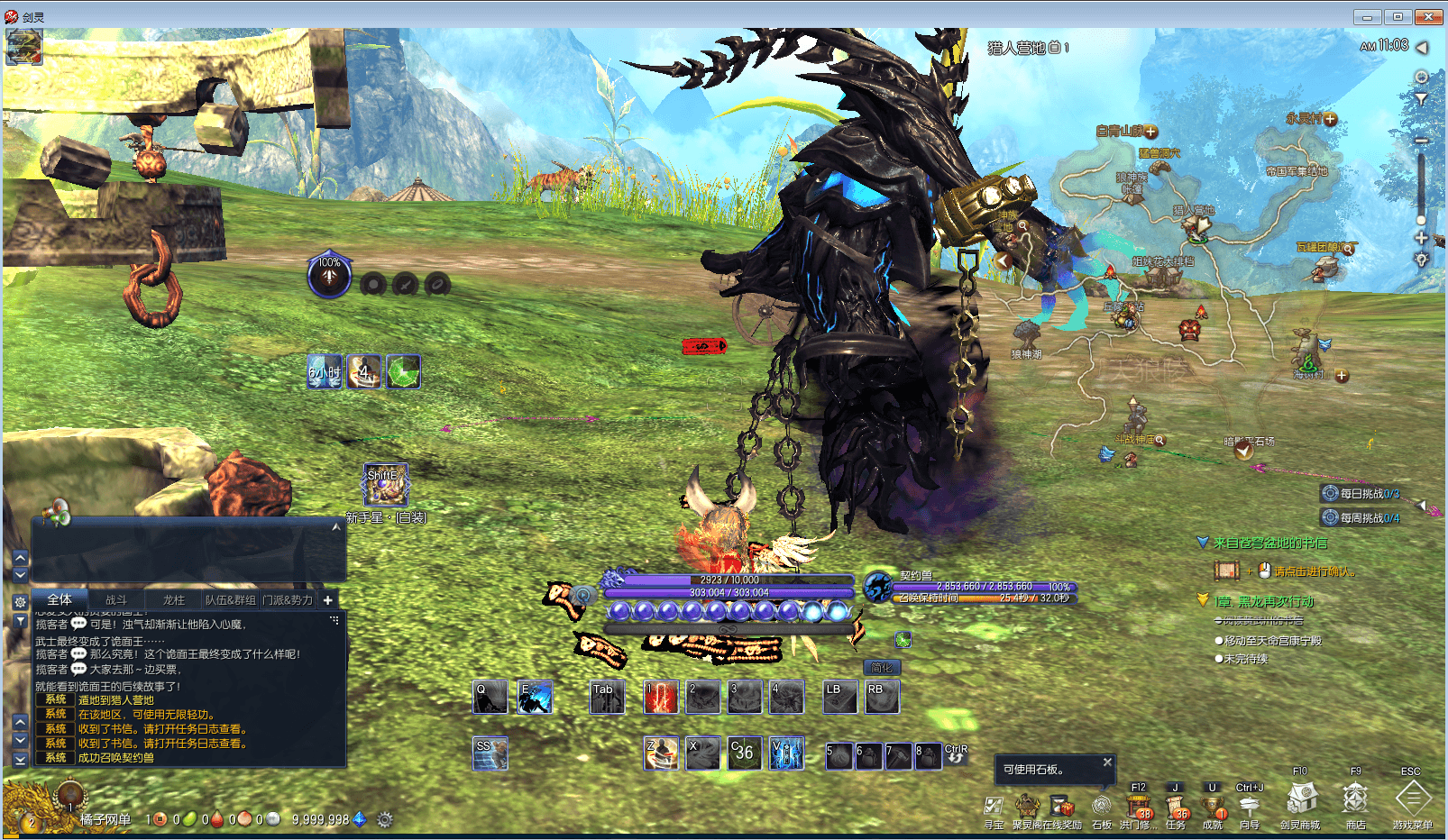Click the 每日挑战 daily challenge tracker
The width and height of the screenshot is (1448, 840).
(x=1361, y=494)
